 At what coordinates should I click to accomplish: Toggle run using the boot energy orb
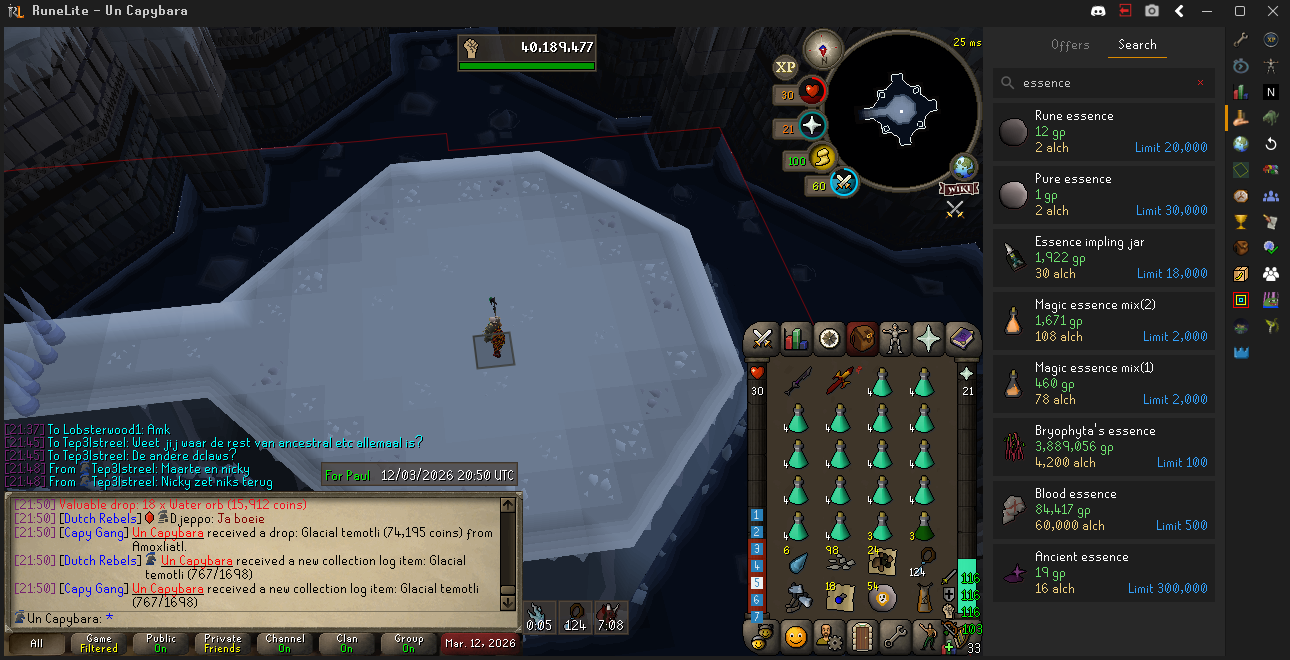pyautogui.click(x=823, y=158)
